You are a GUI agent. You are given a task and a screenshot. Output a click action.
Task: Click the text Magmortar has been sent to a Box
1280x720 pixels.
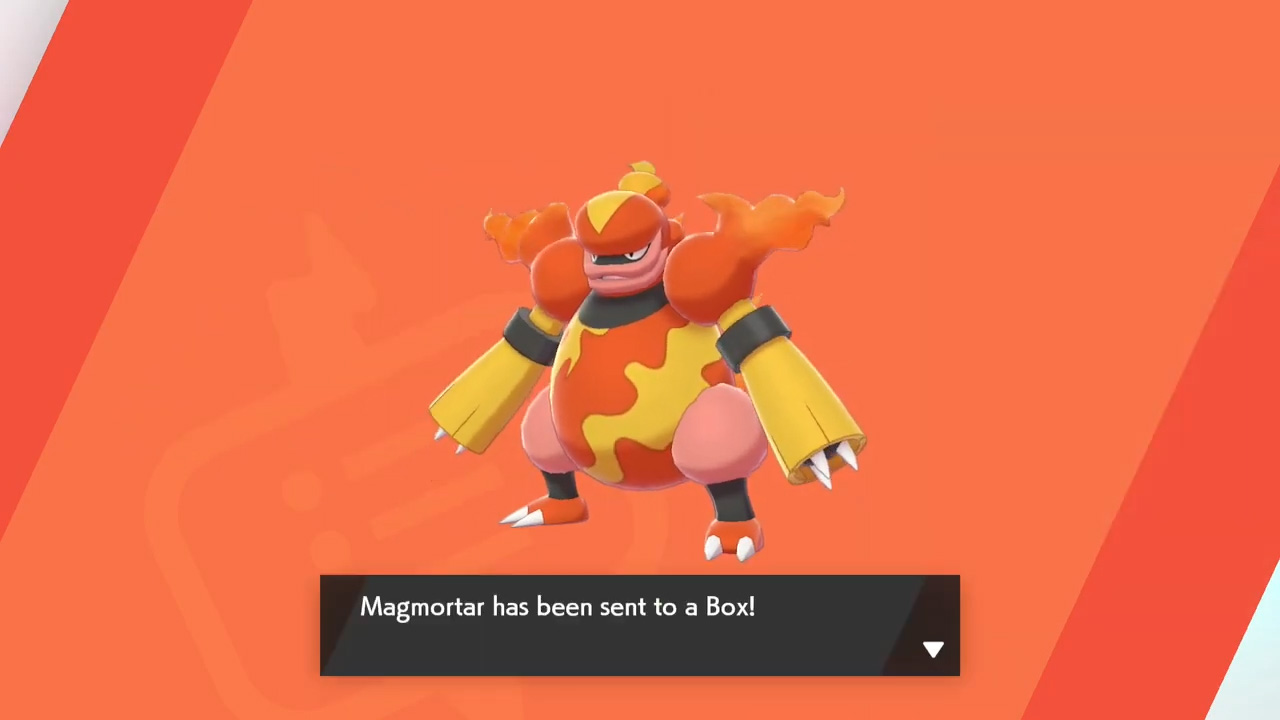[557, 607]
